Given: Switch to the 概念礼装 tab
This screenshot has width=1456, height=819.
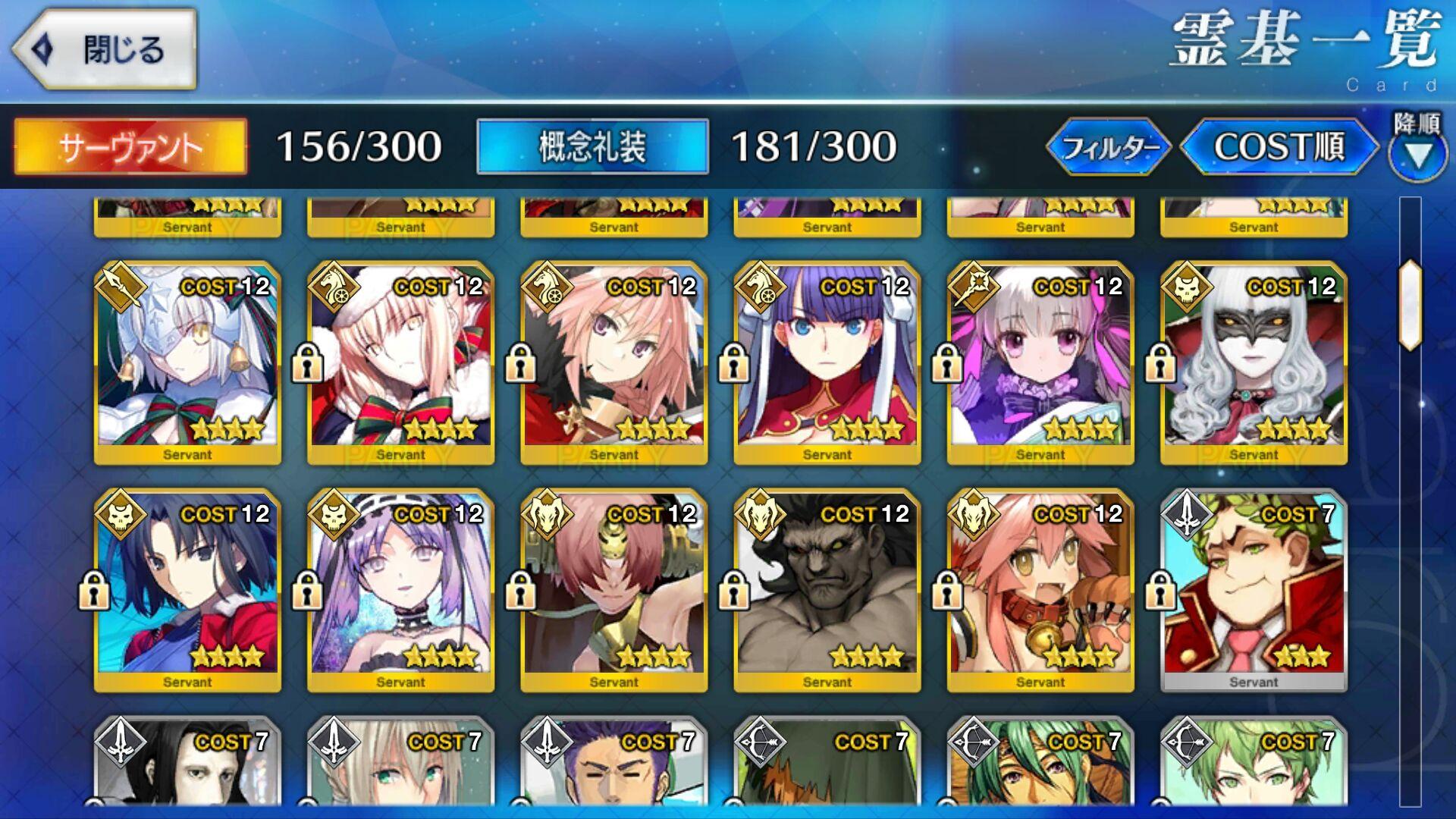Looking at the screenshot, I should [592, 146].
